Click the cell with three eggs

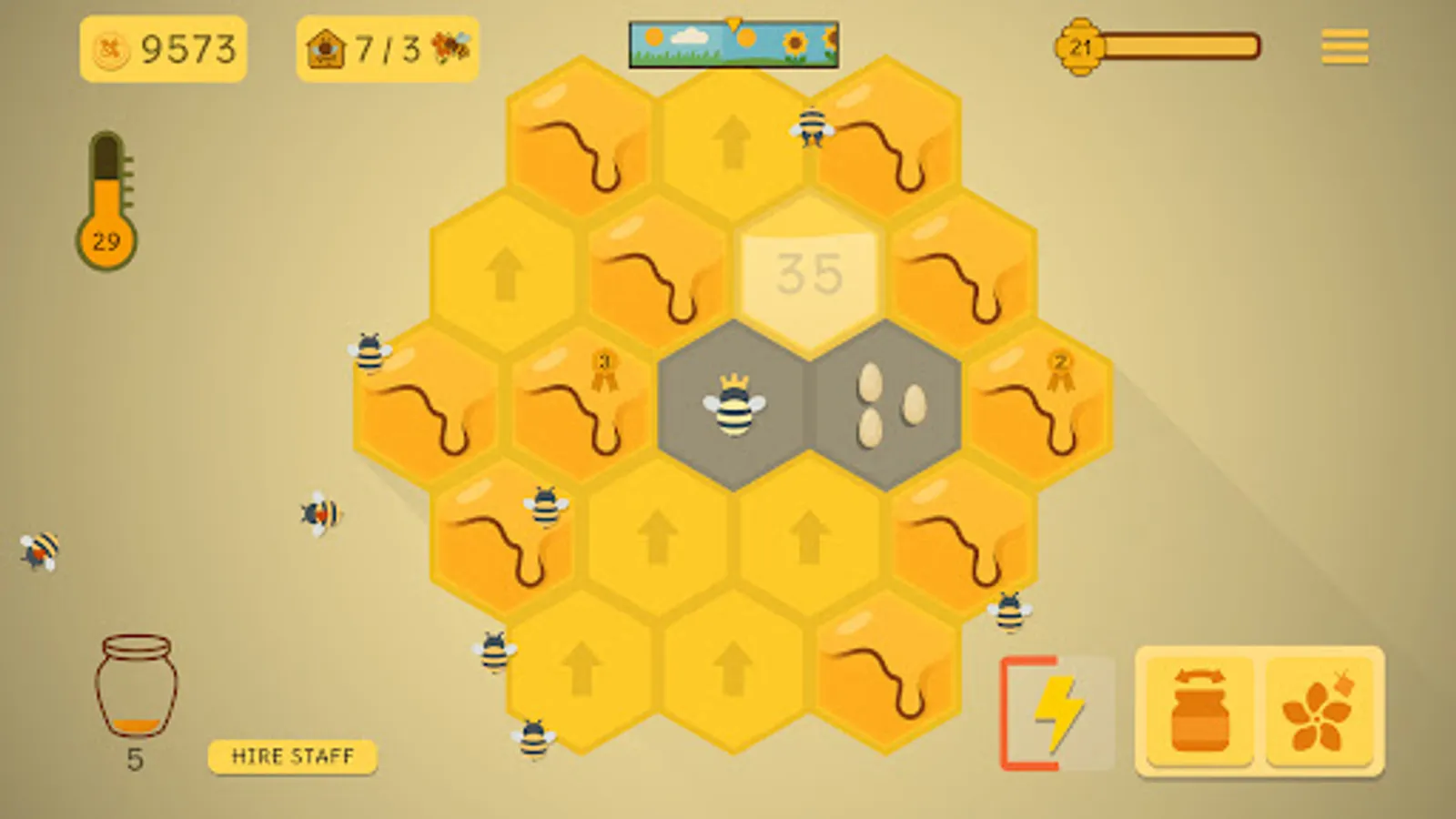tap(888, 403)
